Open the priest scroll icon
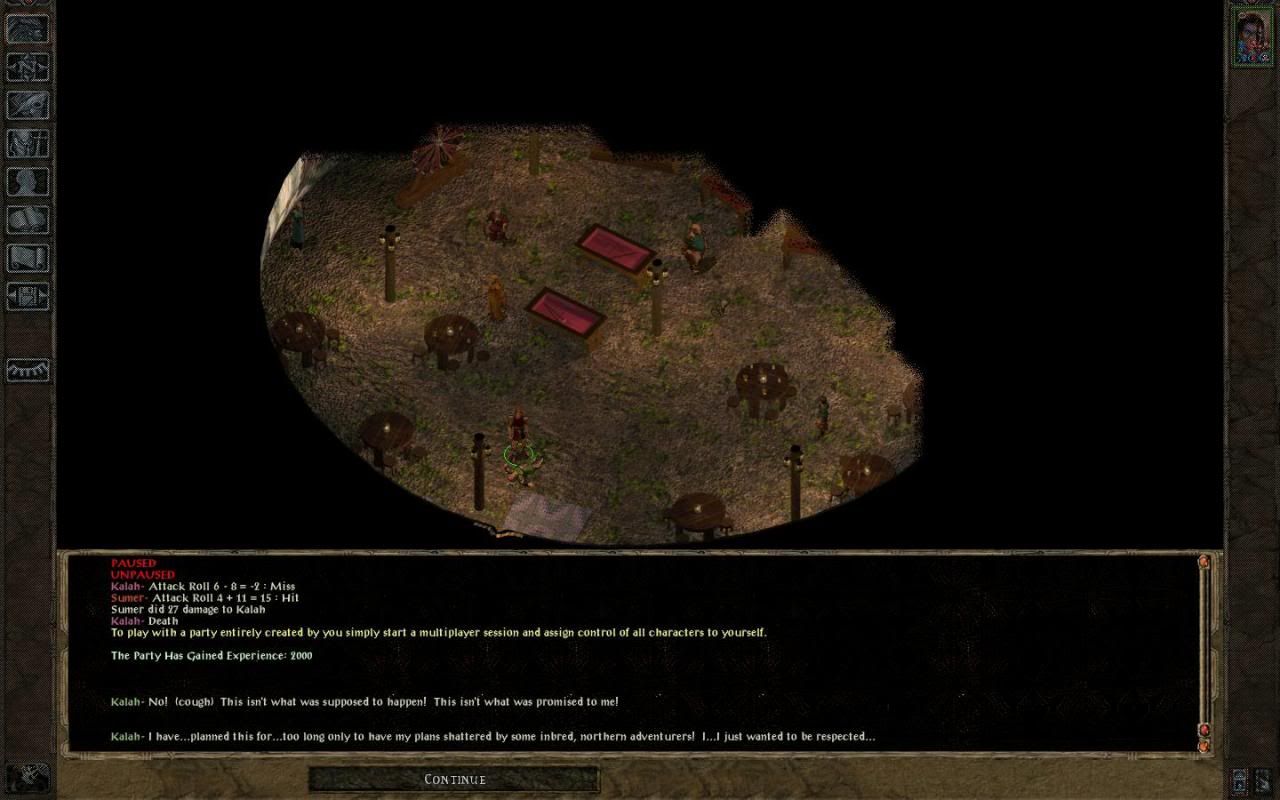 27,257
